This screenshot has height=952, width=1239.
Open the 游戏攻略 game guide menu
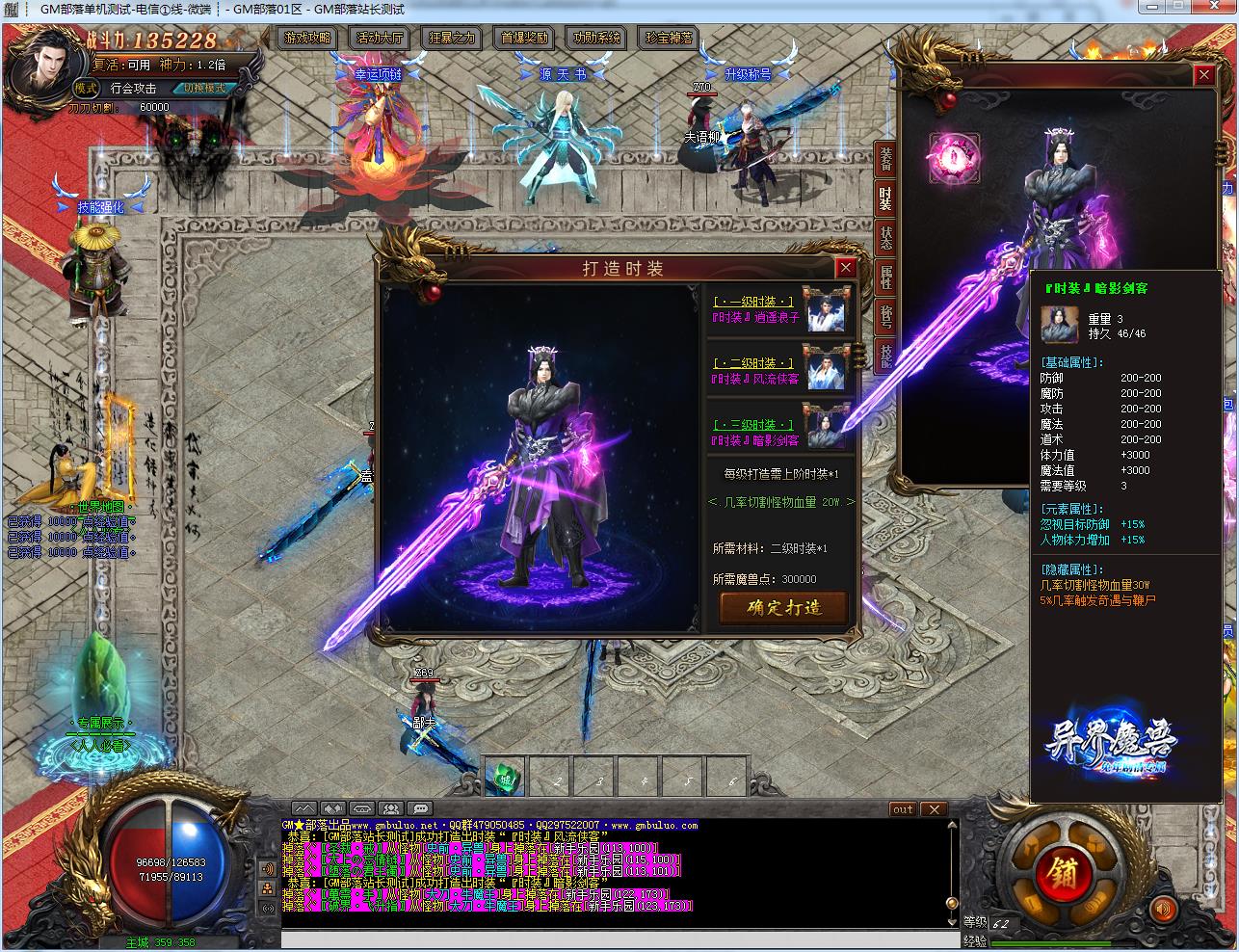pos(305,39)
